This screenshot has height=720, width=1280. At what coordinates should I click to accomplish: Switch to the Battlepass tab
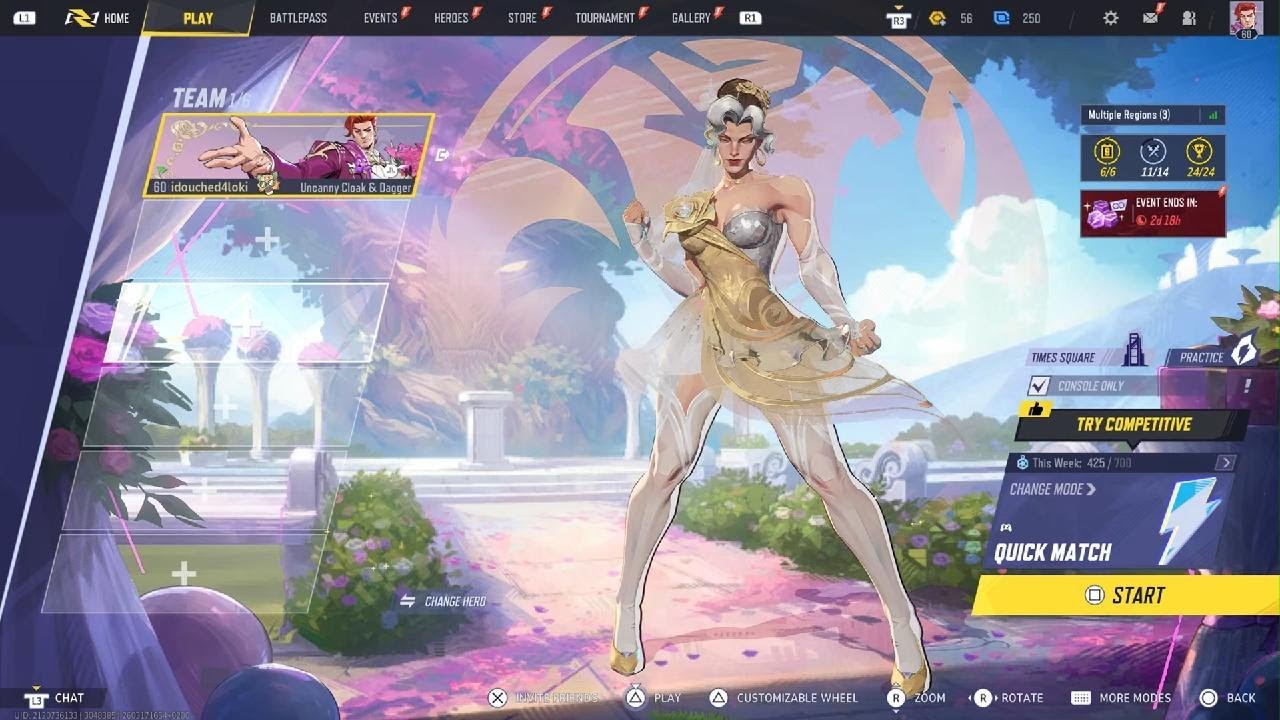pos(299,18)
